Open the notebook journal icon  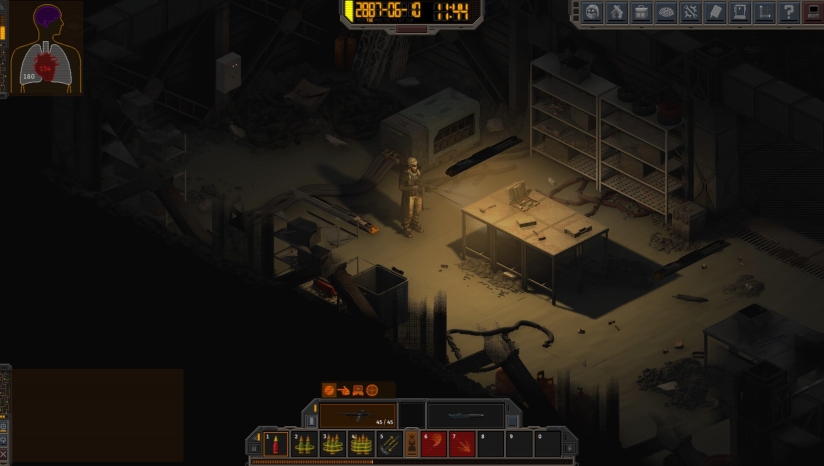(714, 12)
